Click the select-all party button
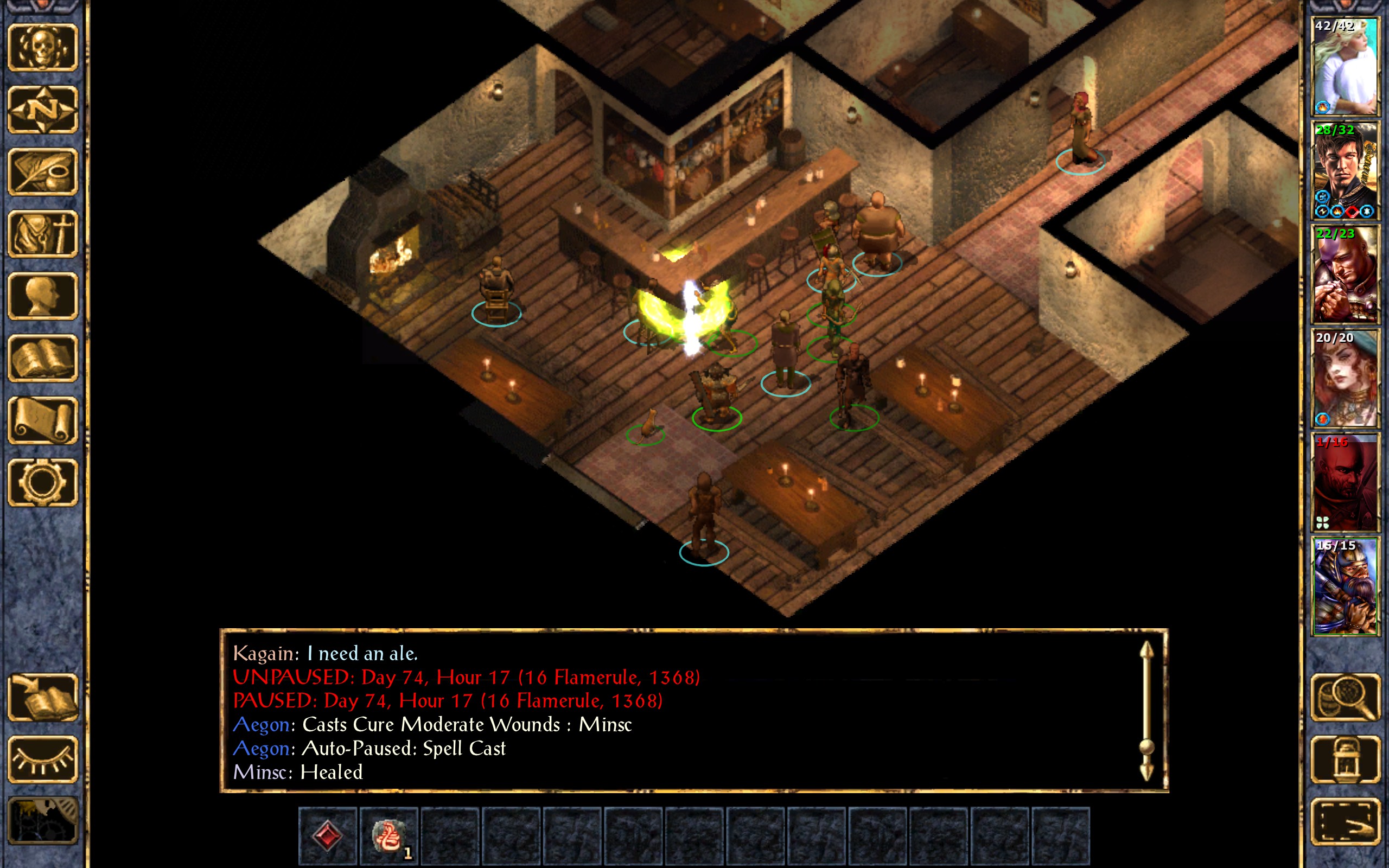The height and width of the screenshot is (868, 1389). (x=1345, y=821)
